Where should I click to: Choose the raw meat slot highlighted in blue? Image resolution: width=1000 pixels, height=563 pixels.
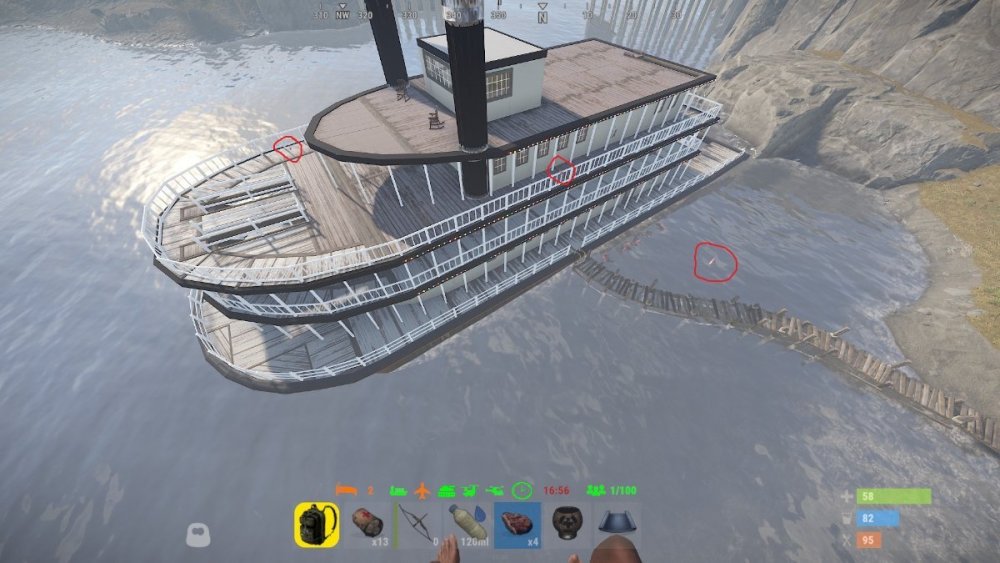pos(517,525)
